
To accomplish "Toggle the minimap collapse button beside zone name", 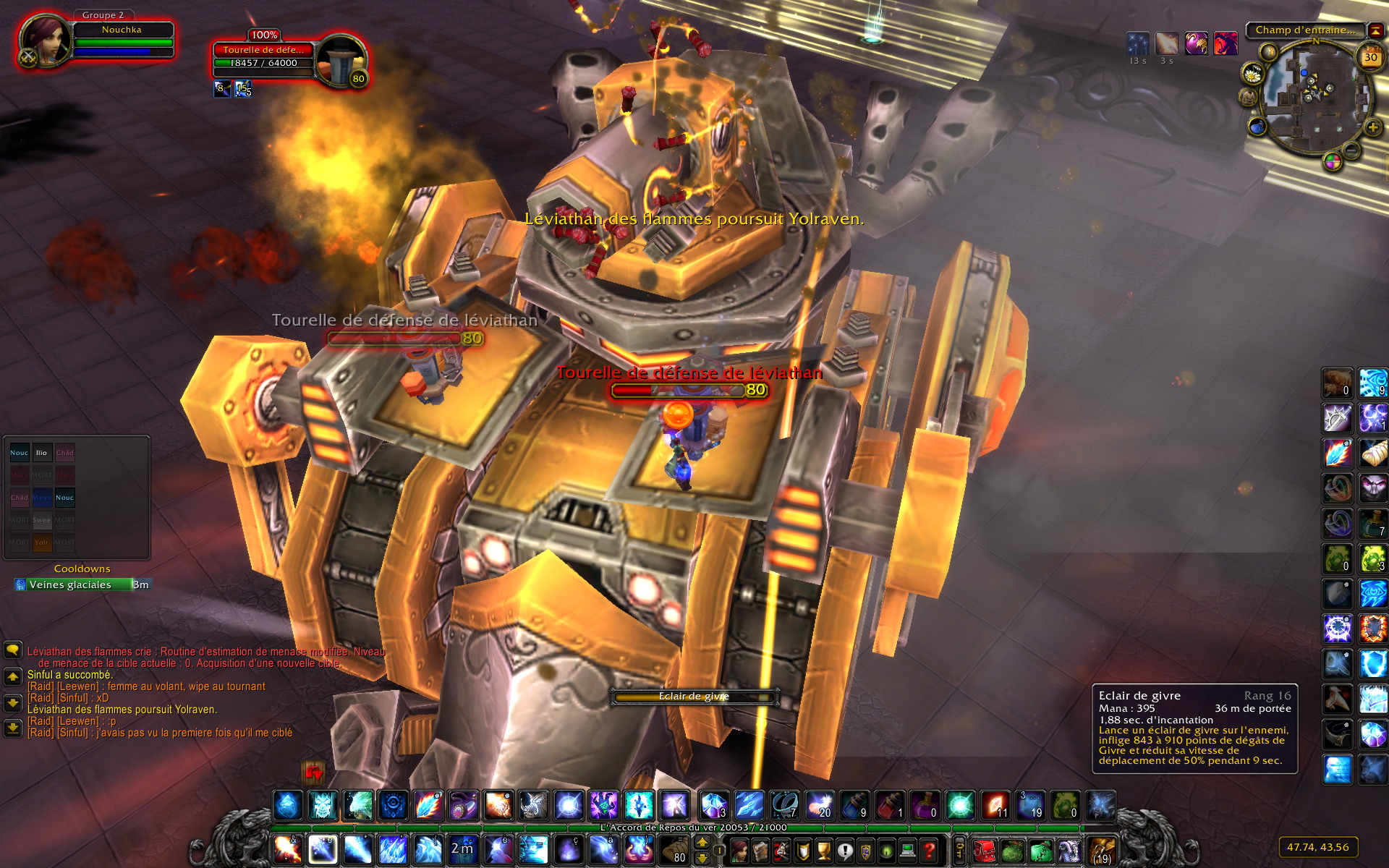I will (x=1375, y=30).
